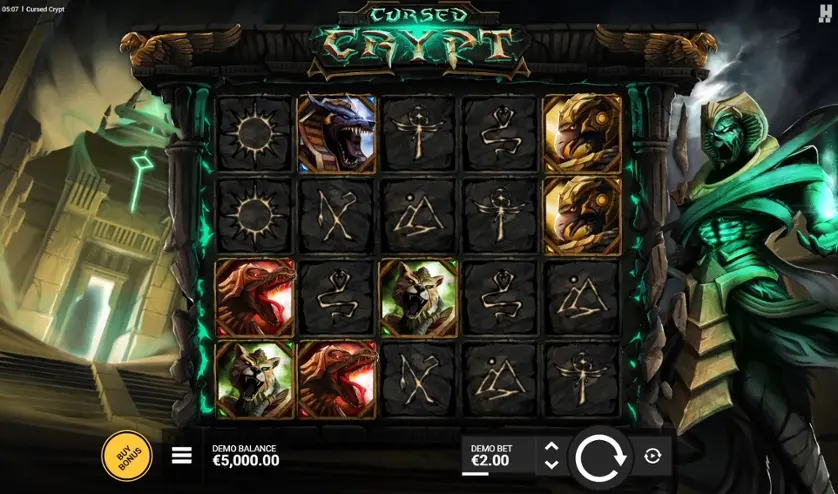Decrease the demo bet amount

pos(551,465)
